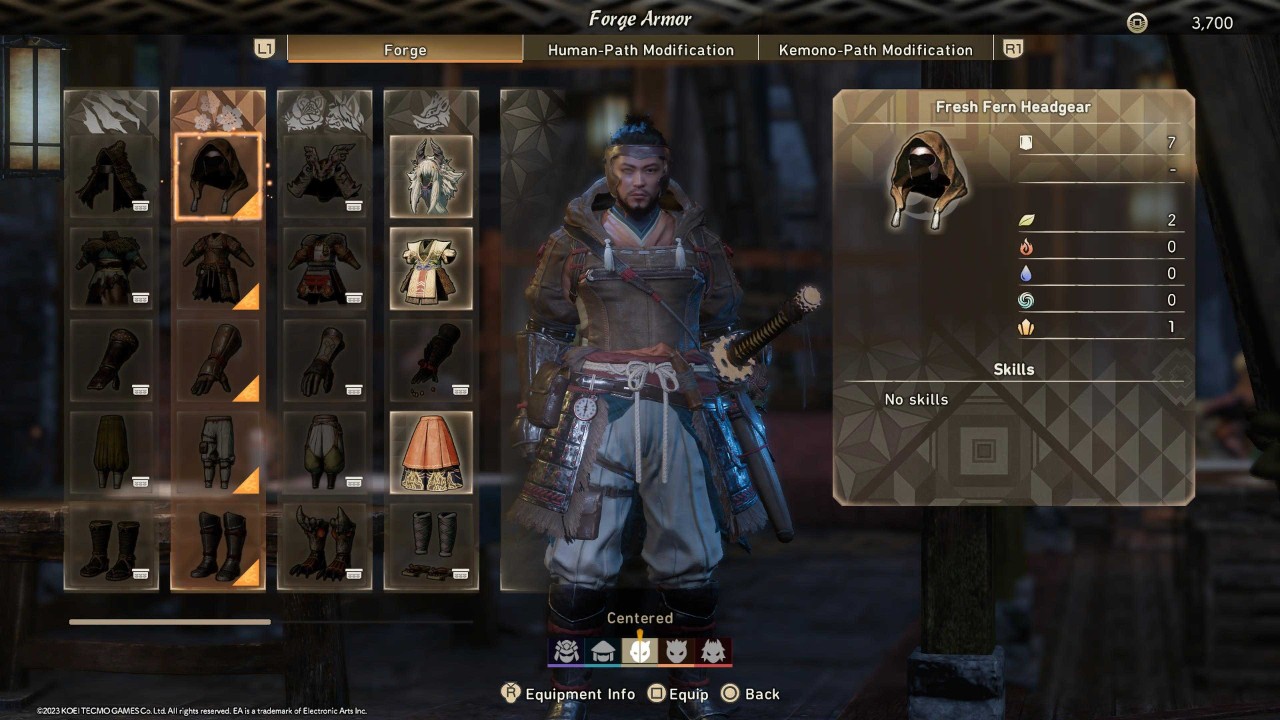Select the beast-faced Kemono path icon

coord(714,650)
